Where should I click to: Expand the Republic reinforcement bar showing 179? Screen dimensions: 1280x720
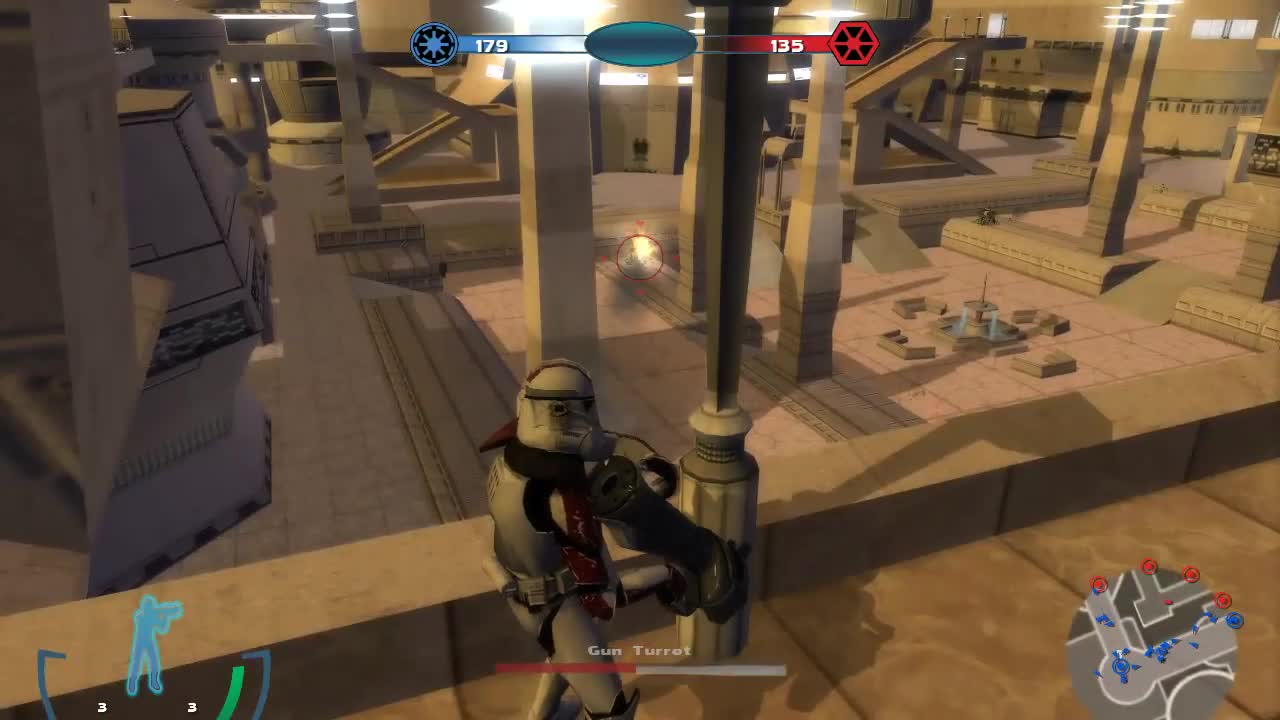tap(520, 45)
